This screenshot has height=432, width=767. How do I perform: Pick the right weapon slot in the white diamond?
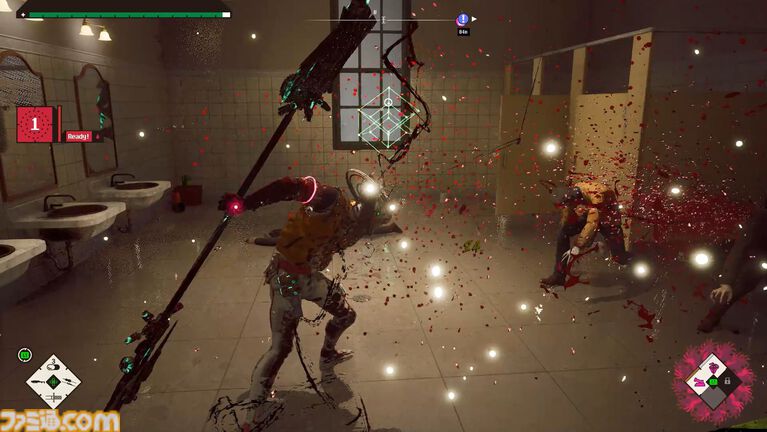67,380
